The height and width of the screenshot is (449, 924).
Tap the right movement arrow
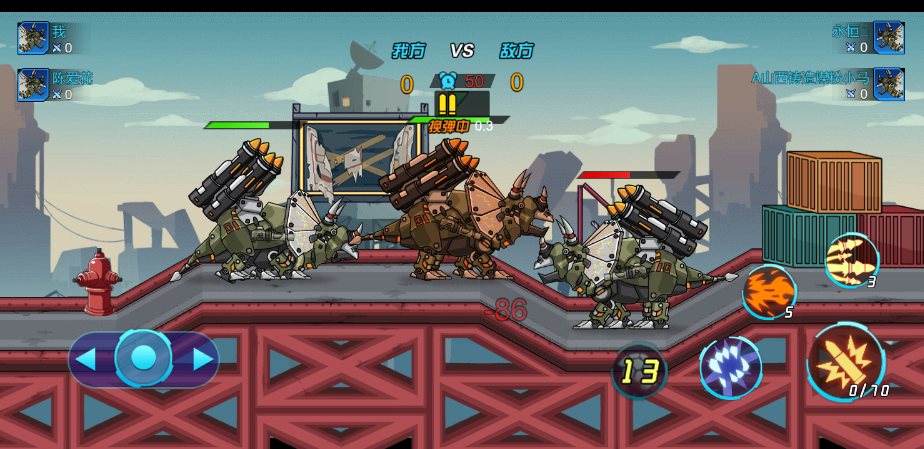click(202, 359)
